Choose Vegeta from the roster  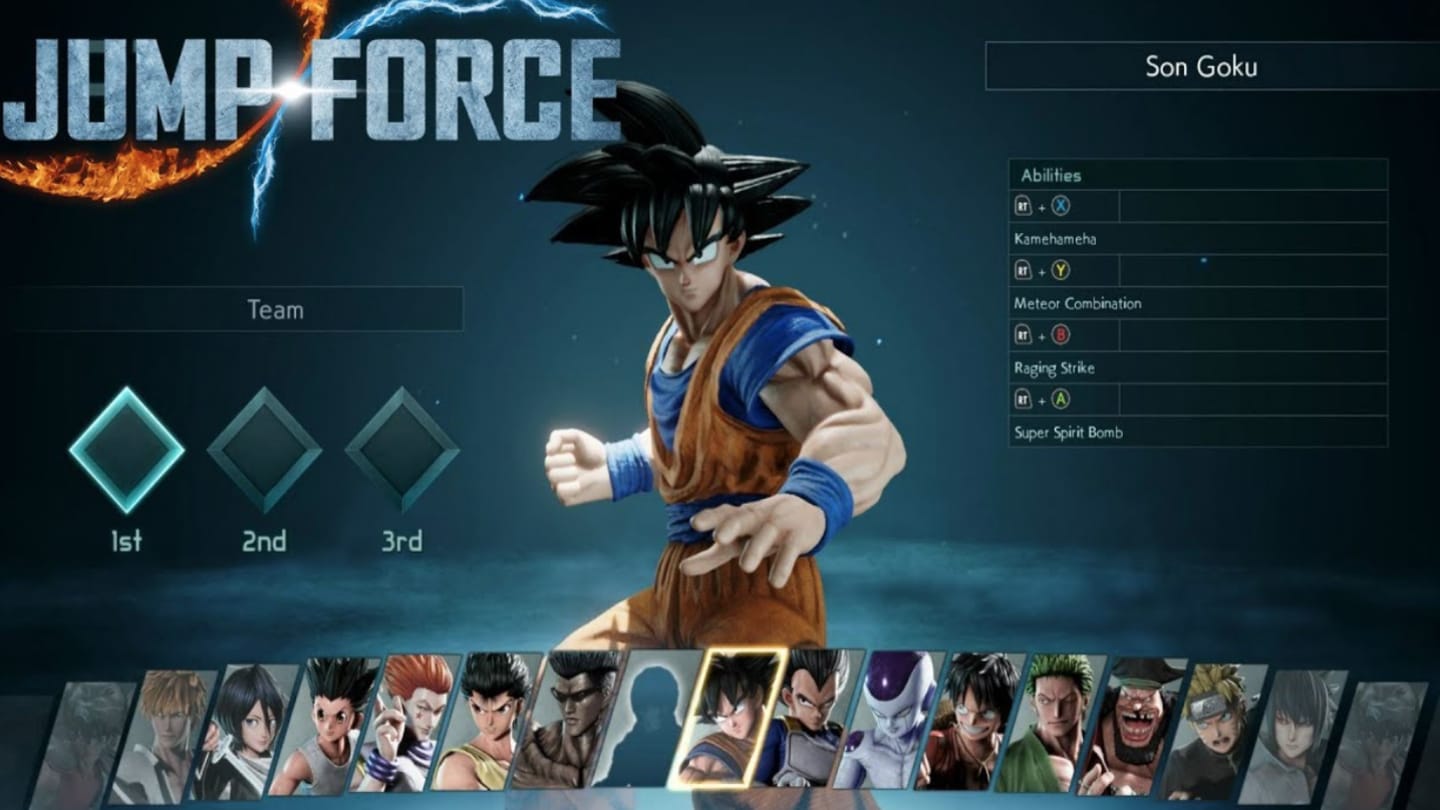pyautogui.click(x=808, y=718)
